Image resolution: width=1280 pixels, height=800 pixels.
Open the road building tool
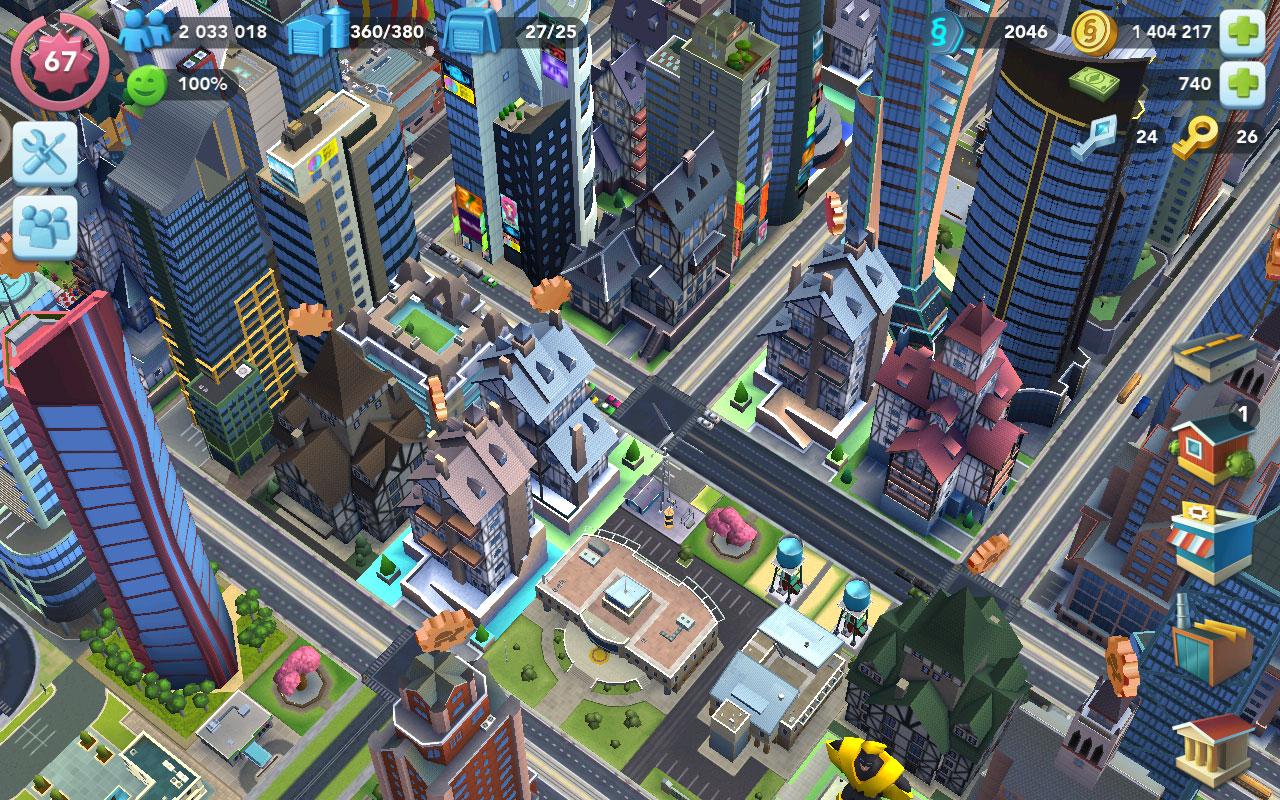(x=1214, y=358)
